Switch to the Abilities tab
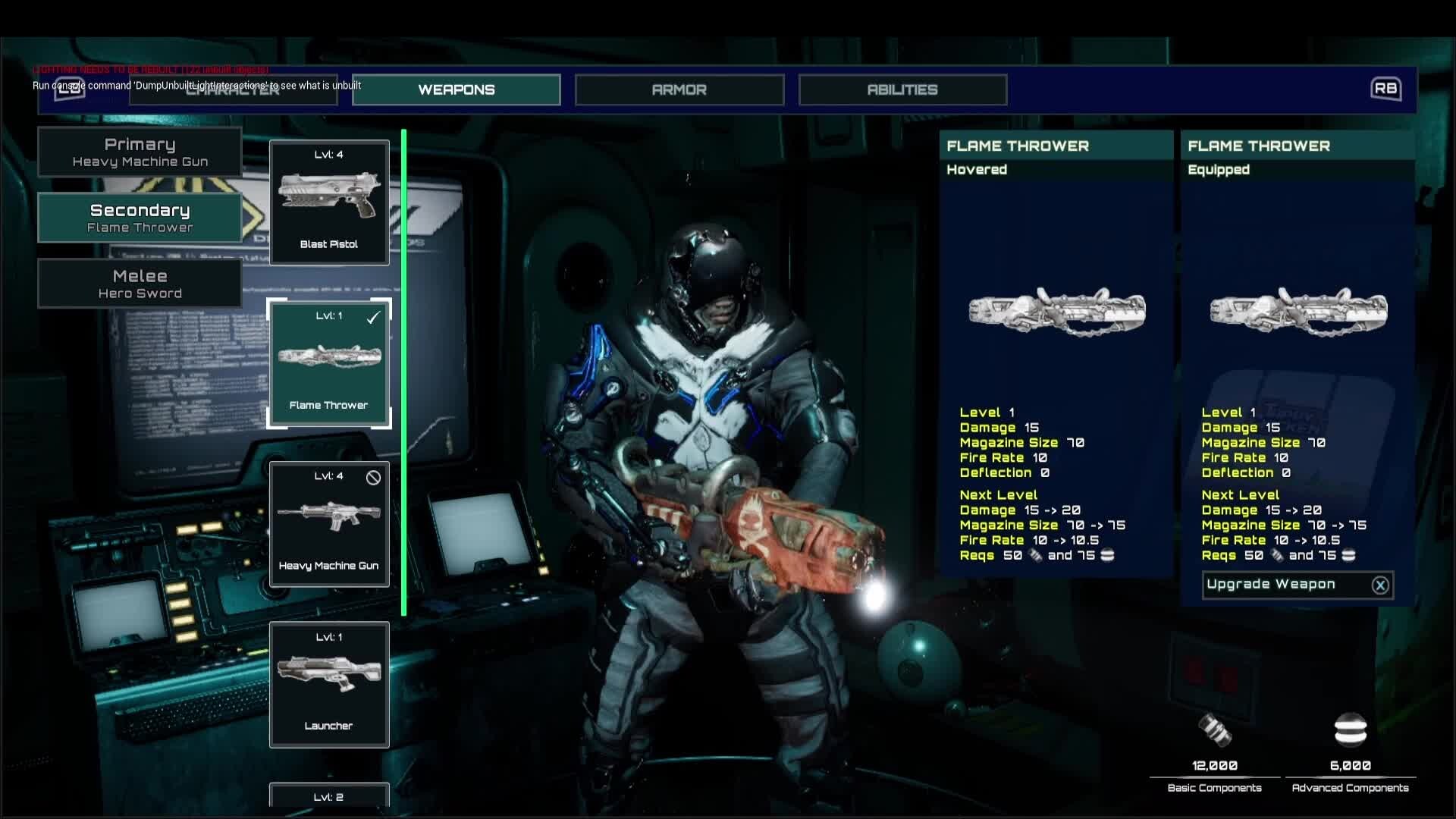 pos(902,89)
